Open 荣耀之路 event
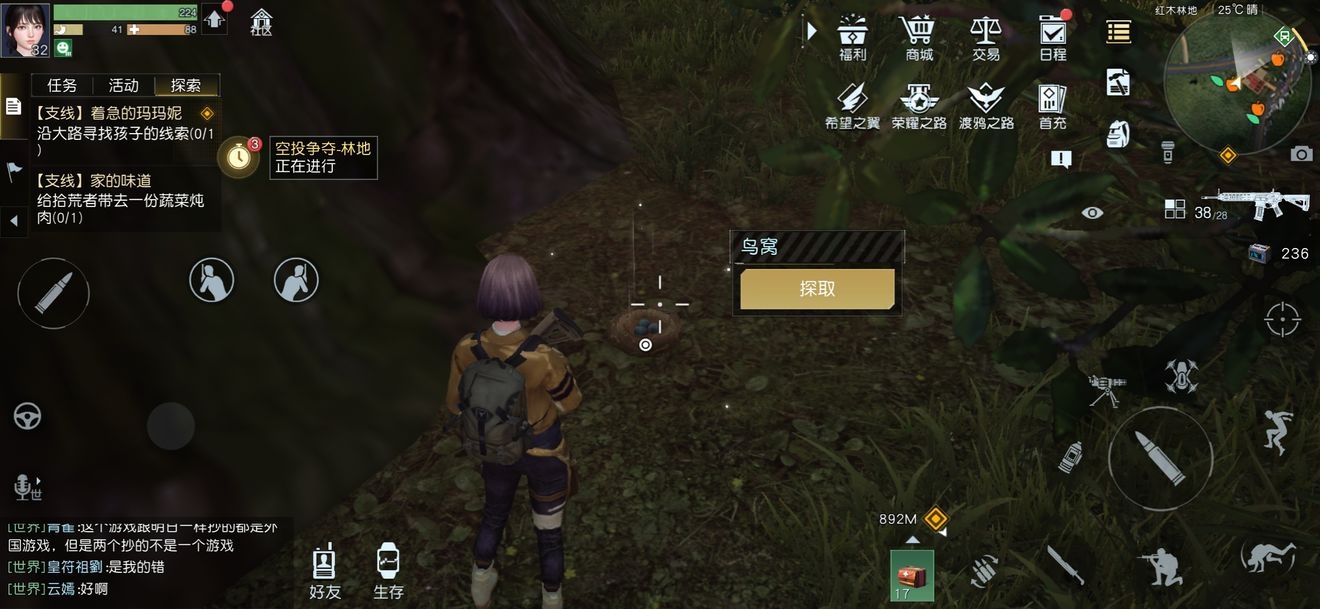 point(918,105)
